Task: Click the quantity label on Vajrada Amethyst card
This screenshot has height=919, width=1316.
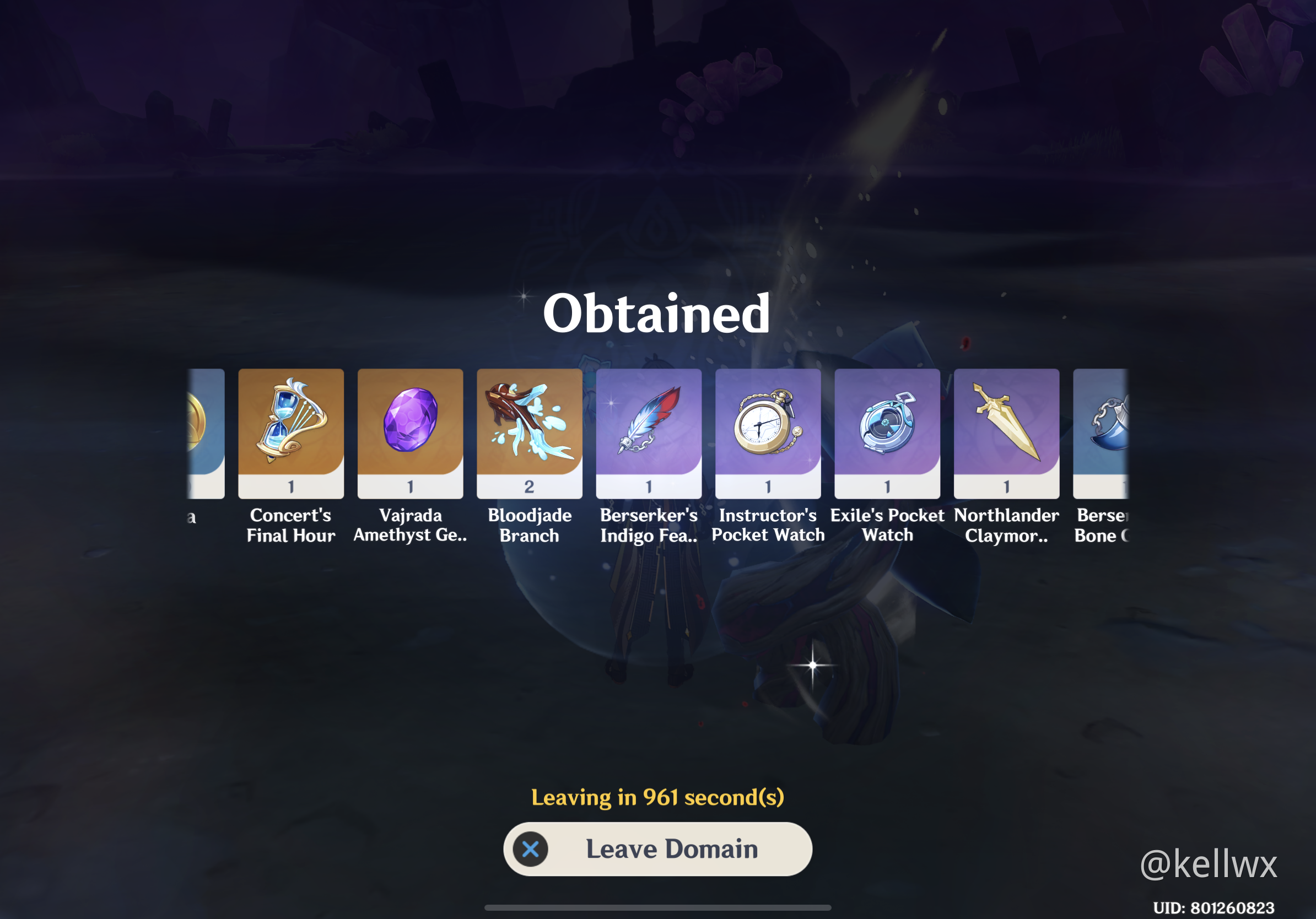Action: (411, 486)
